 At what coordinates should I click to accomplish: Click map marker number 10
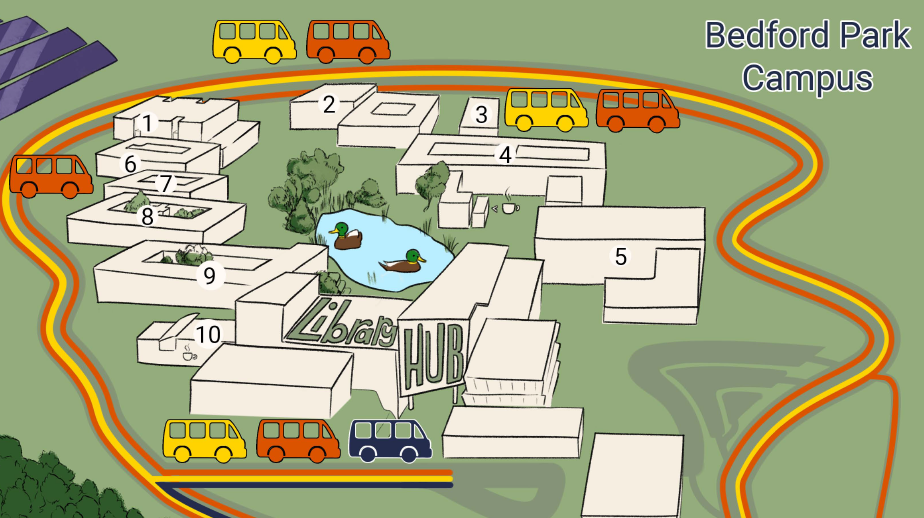(x=207, y=334)
